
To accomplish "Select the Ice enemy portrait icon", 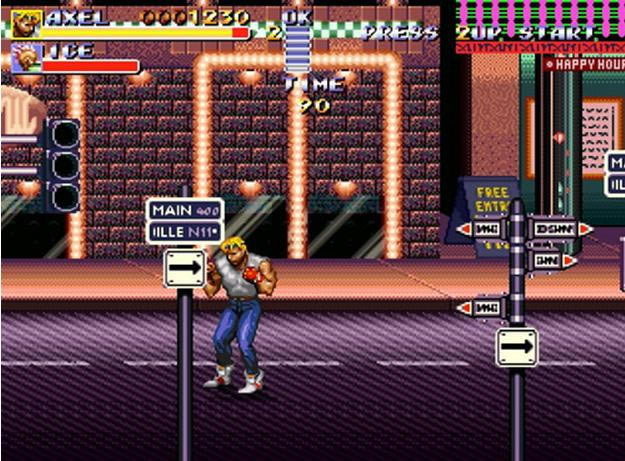I will [x=26, y=60].
